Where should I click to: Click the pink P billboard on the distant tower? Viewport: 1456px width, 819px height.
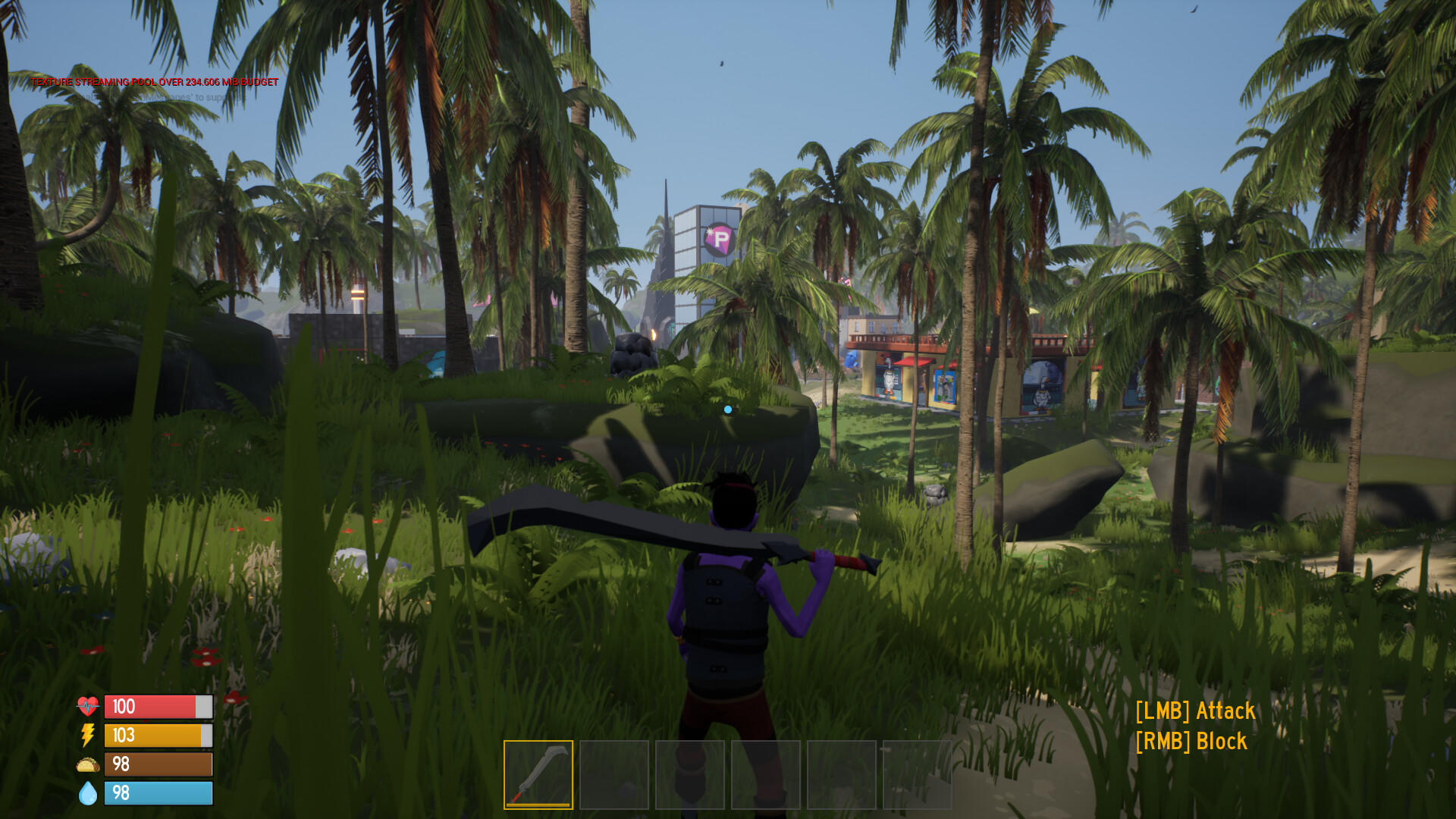[x=719, y=239]
